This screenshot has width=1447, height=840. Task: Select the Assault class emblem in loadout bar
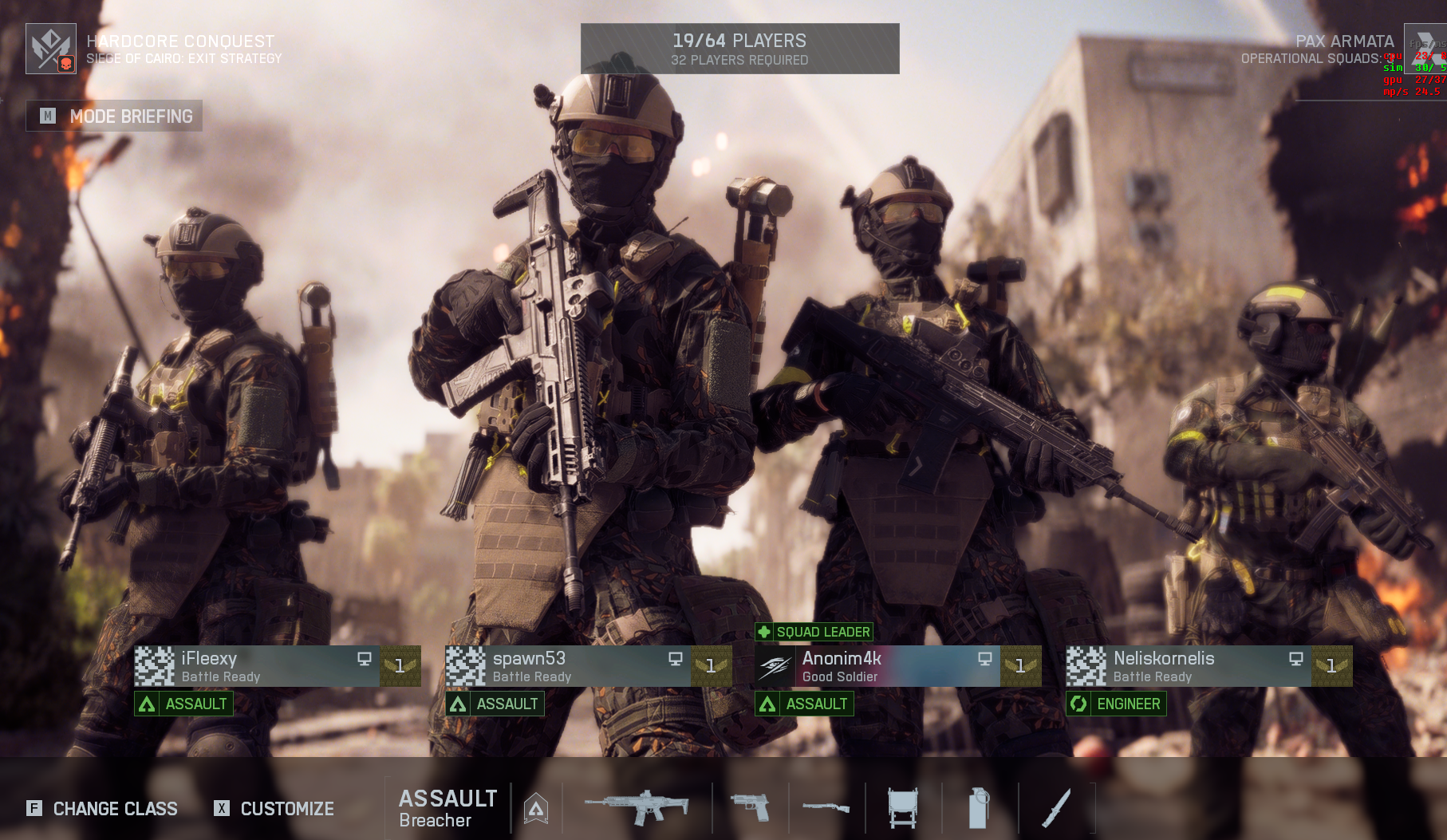[536, 808]
